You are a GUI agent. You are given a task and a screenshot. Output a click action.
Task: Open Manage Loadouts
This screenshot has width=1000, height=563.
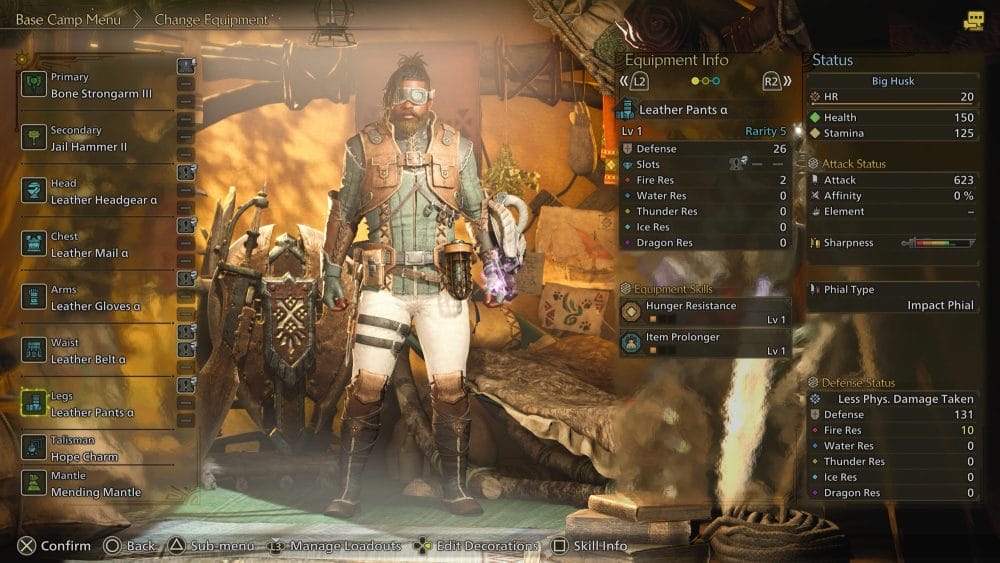coord(335,546)
